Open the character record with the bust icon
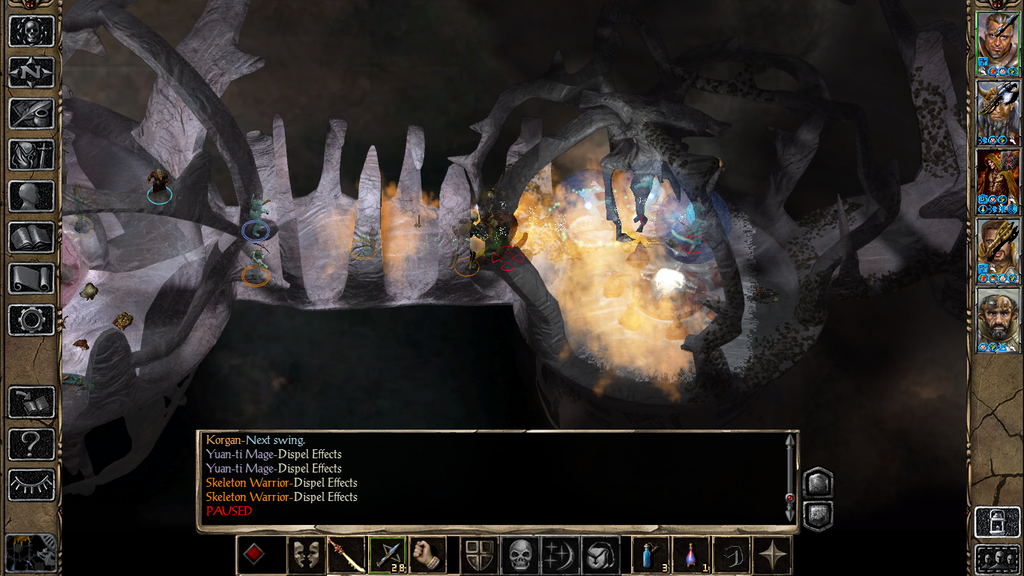The image size is (1024, 576). (x=31, y=196)
